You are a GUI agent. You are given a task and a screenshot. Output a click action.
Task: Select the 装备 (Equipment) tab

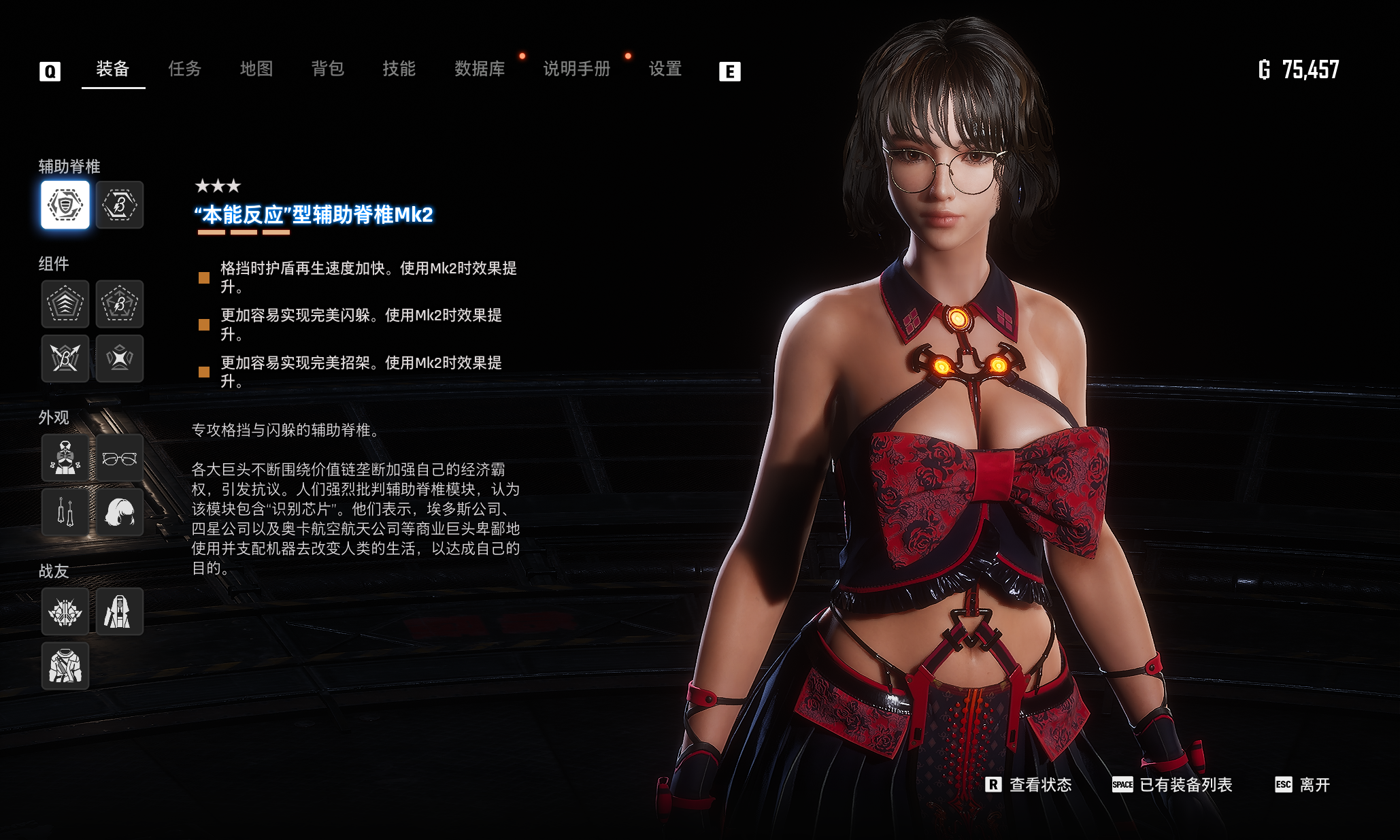113,69
